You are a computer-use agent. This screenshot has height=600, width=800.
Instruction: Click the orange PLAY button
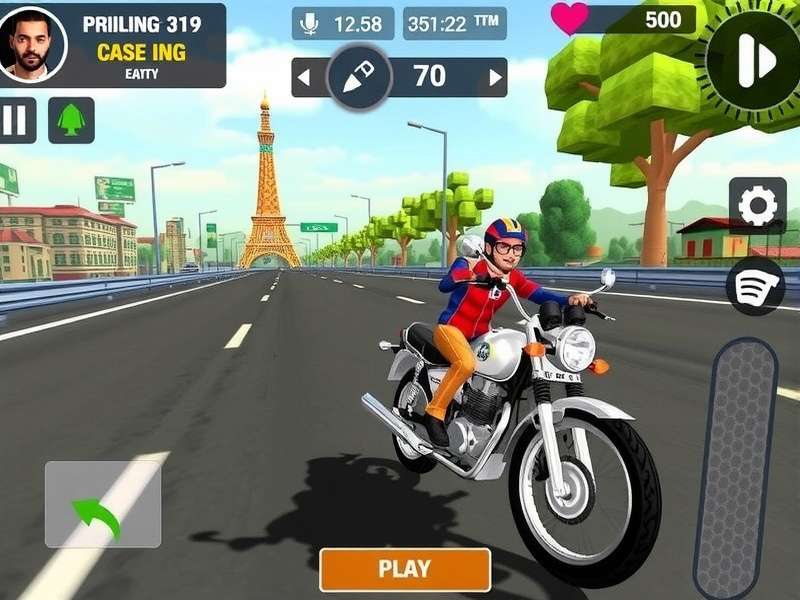(405, 569)
